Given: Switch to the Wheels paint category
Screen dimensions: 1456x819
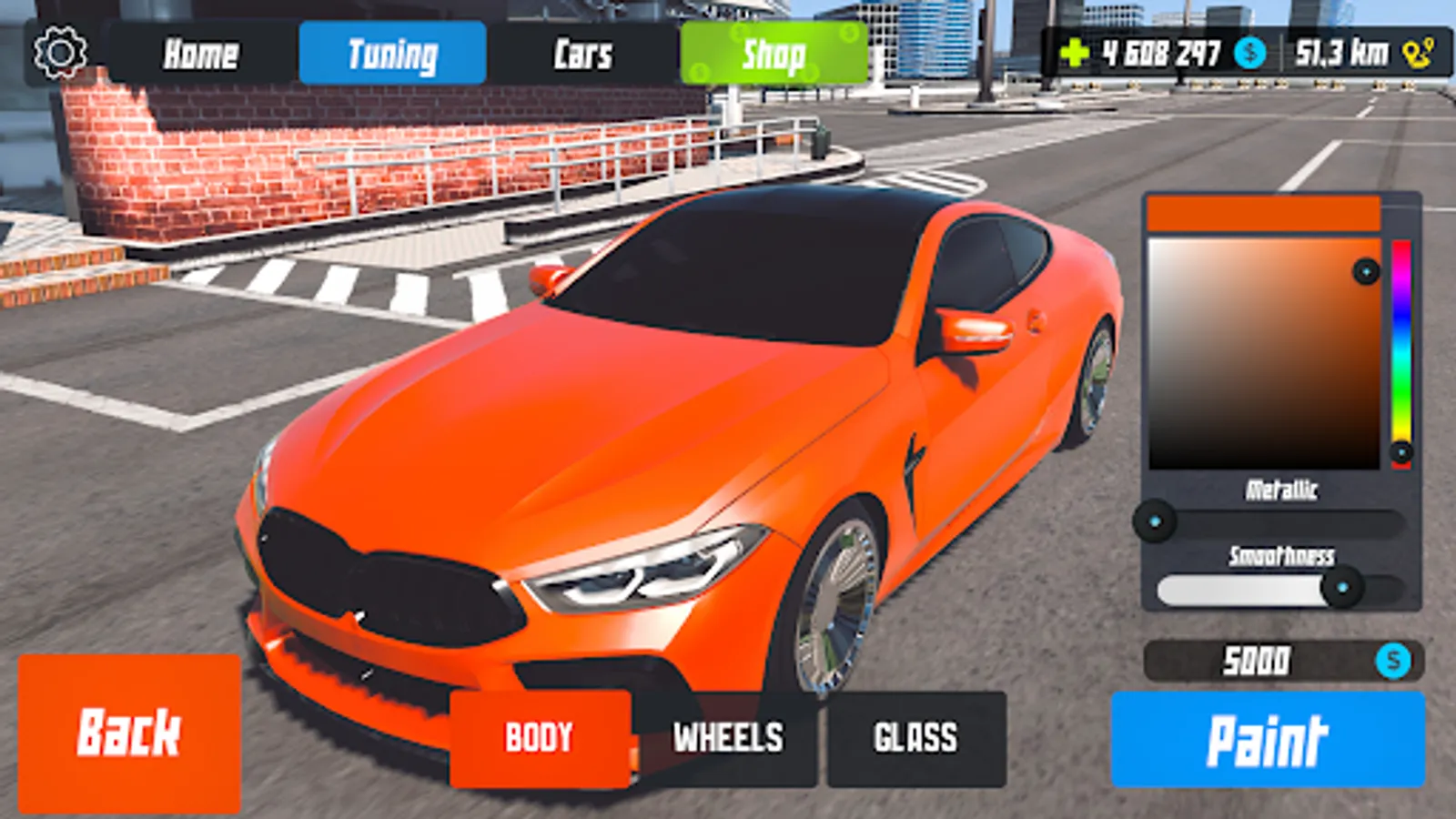Looking at the screenshot, I should [726, 737].
